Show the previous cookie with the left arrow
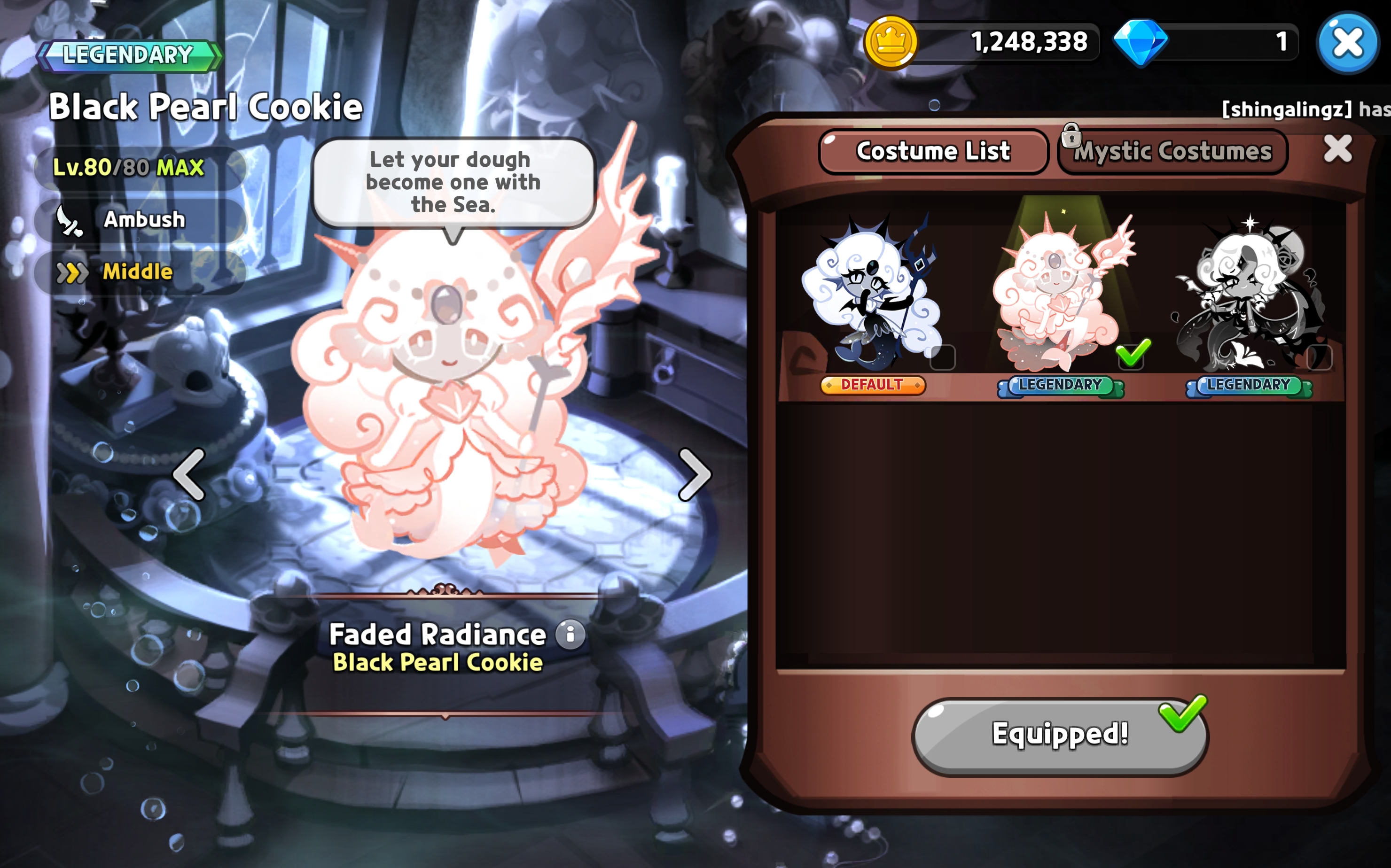The image size is (1391, 868). pos(189,474)
